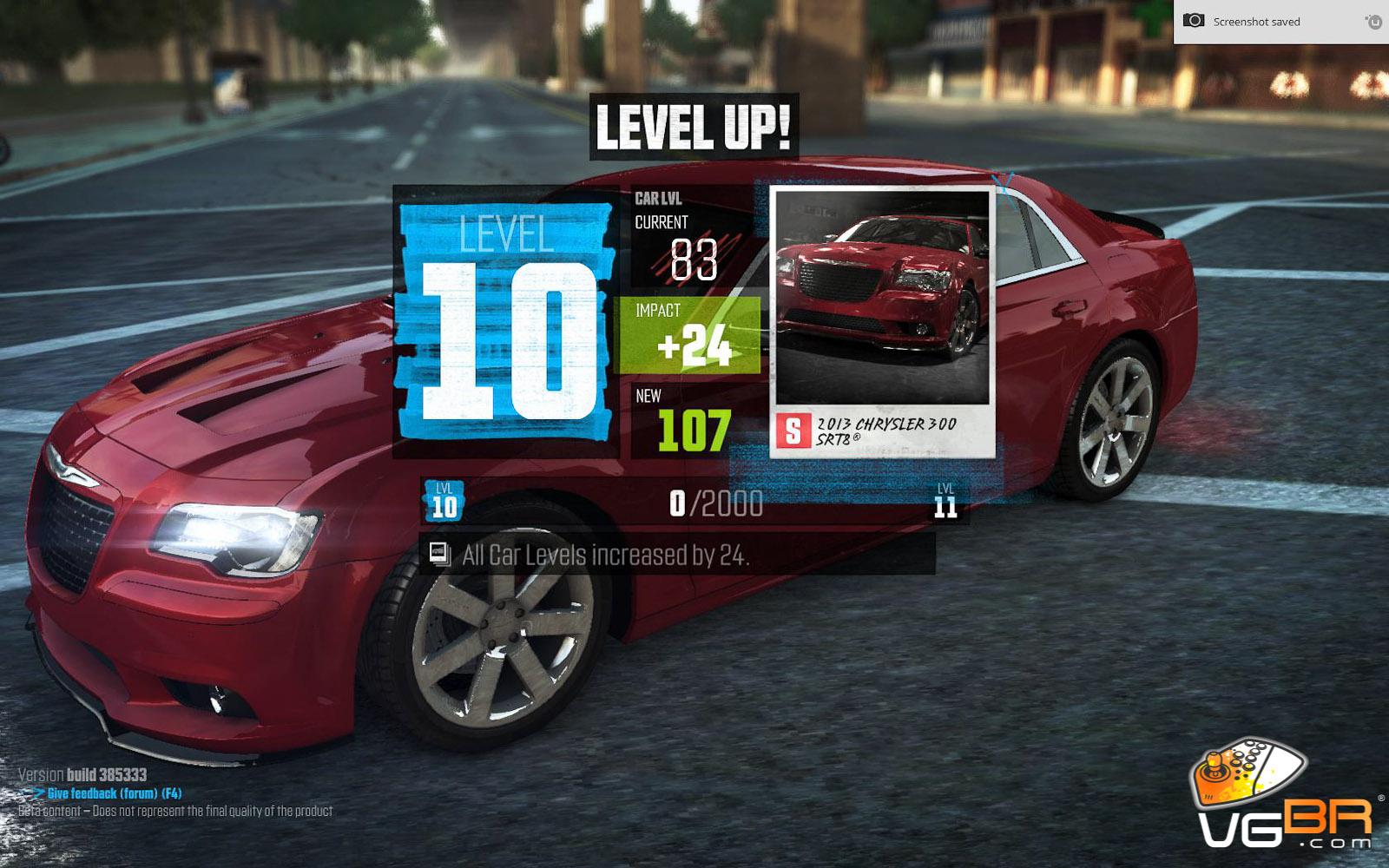Viewport: 1389px width, 868px height.
Task: Open the Give feedback (forum) link
Action: 102,793
